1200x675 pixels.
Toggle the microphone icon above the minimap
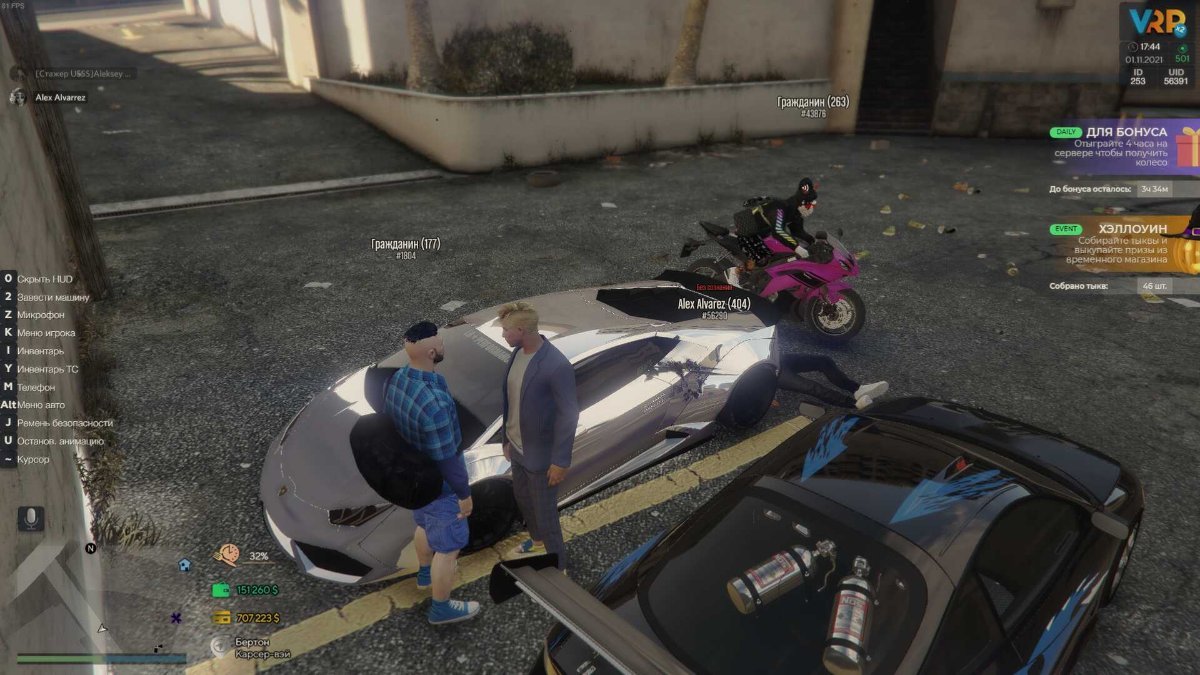(x=31, y=518)
